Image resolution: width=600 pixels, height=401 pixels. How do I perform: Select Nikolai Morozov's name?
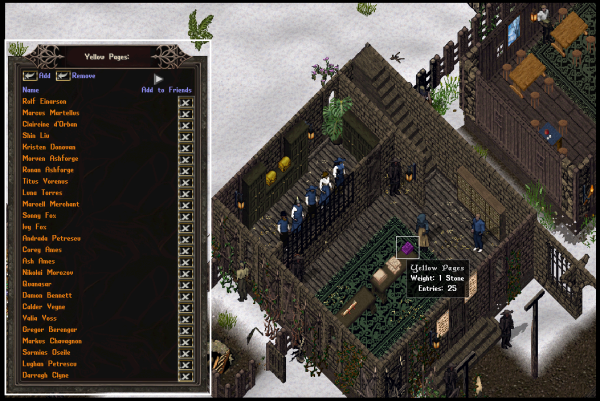point(48,272)
